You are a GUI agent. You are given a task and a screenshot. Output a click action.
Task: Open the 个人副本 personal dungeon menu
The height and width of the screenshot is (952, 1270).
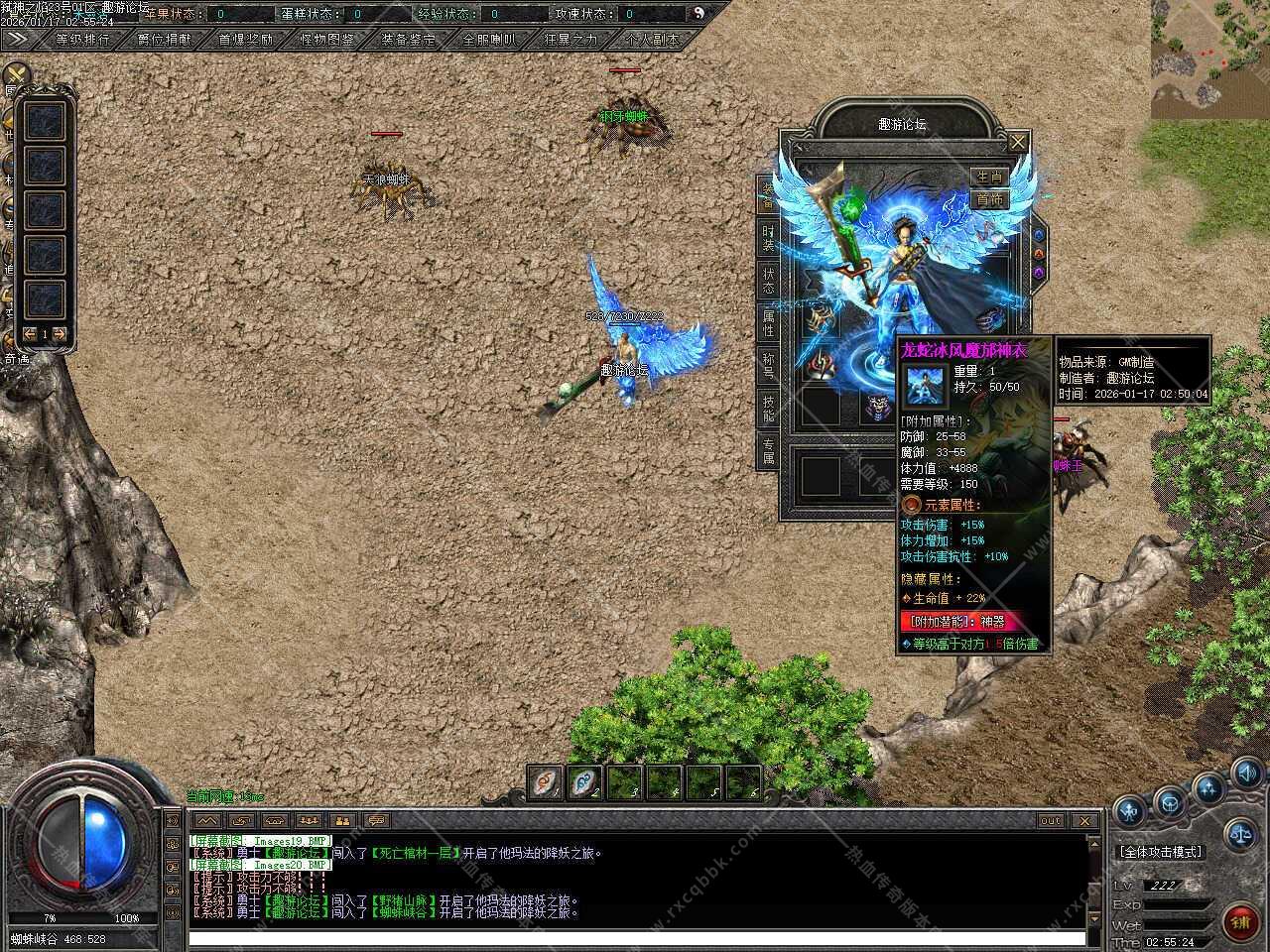[652, 40]
